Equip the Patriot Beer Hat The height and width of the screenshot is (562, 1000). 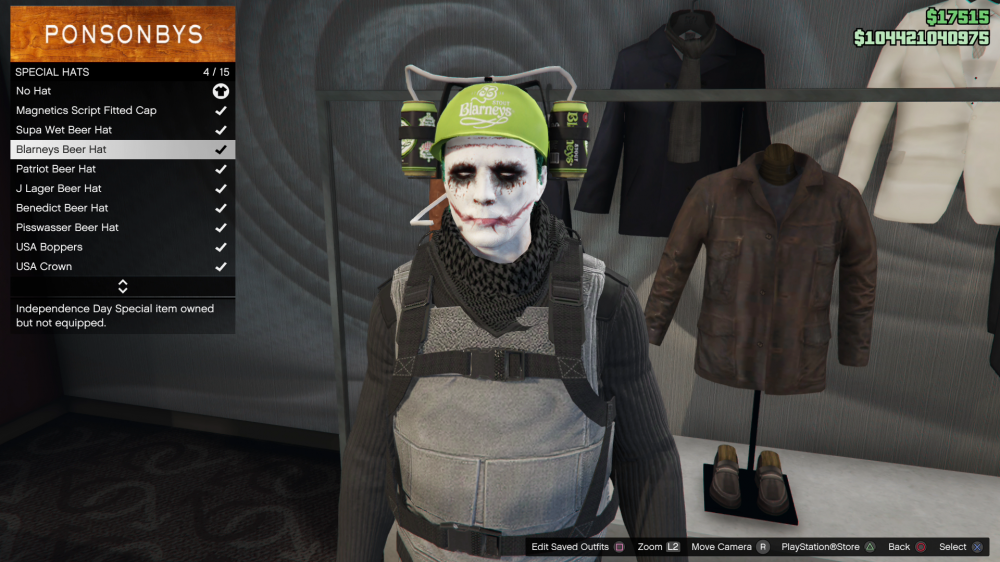click(122, 169)
